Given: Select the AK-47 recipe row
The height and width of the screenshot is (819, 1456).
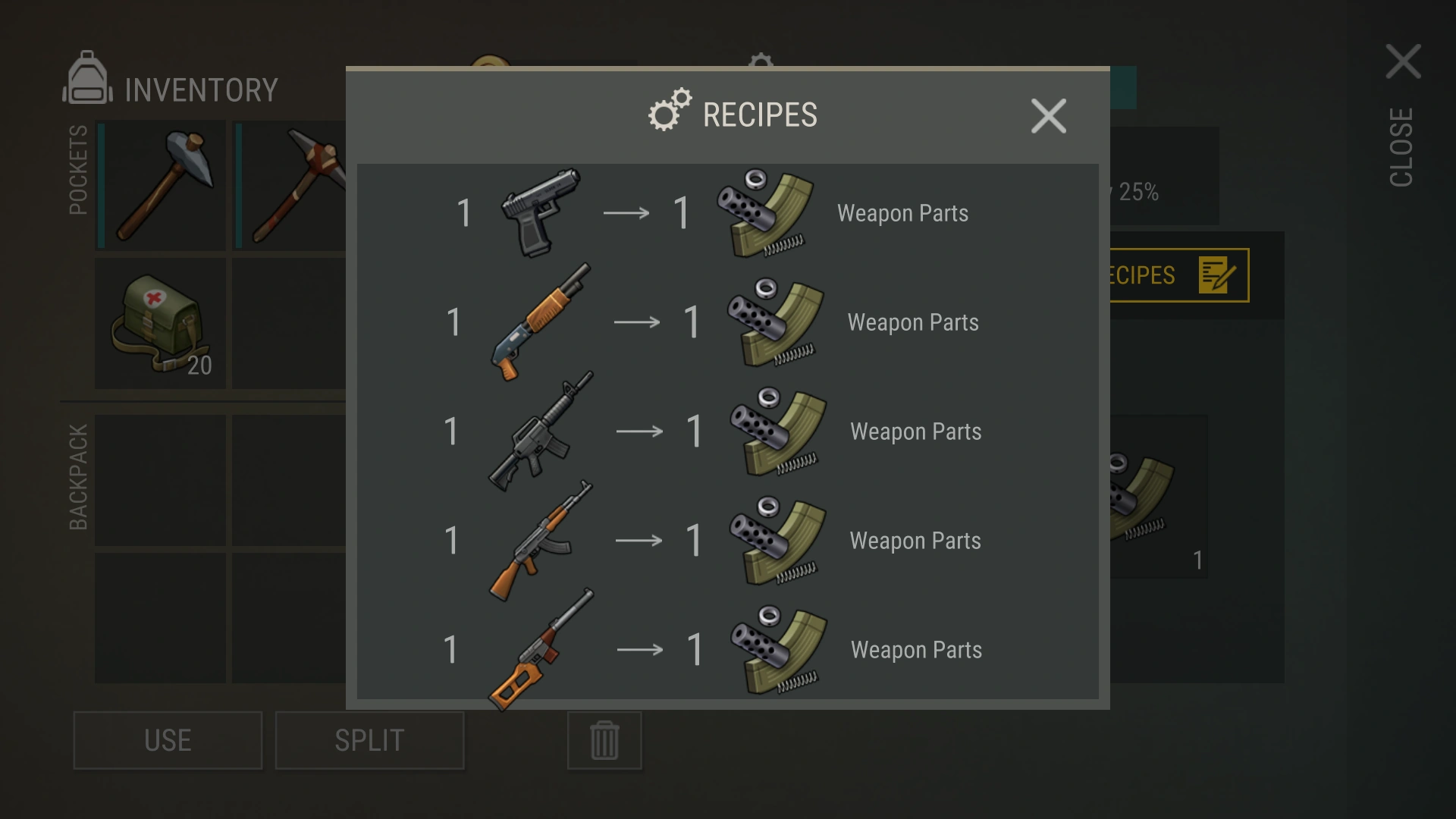Looking at the screenshot, I should (726, 541).
